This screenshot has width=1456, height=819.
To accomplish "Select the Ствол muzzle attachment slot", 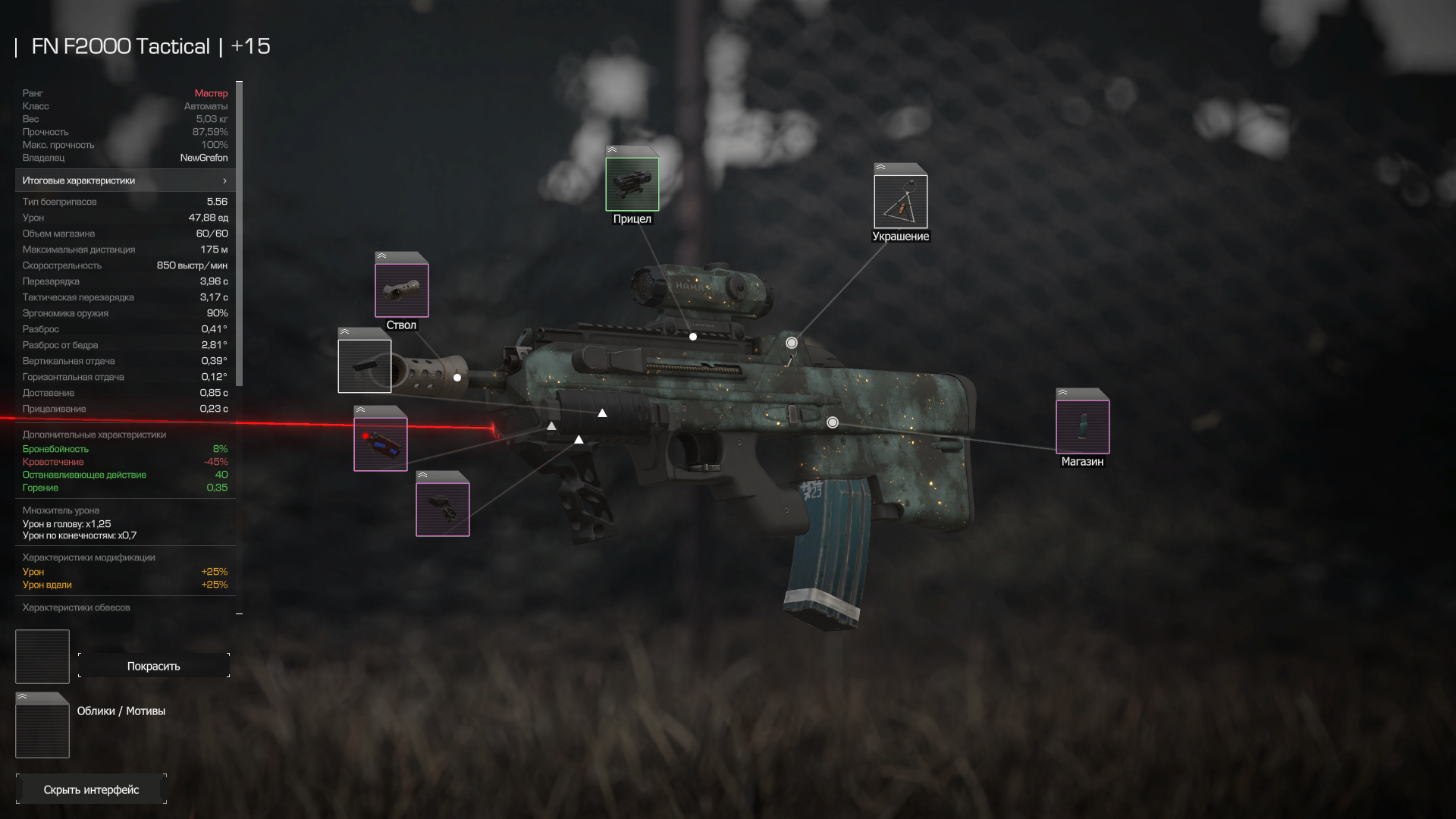I will 401,290.
